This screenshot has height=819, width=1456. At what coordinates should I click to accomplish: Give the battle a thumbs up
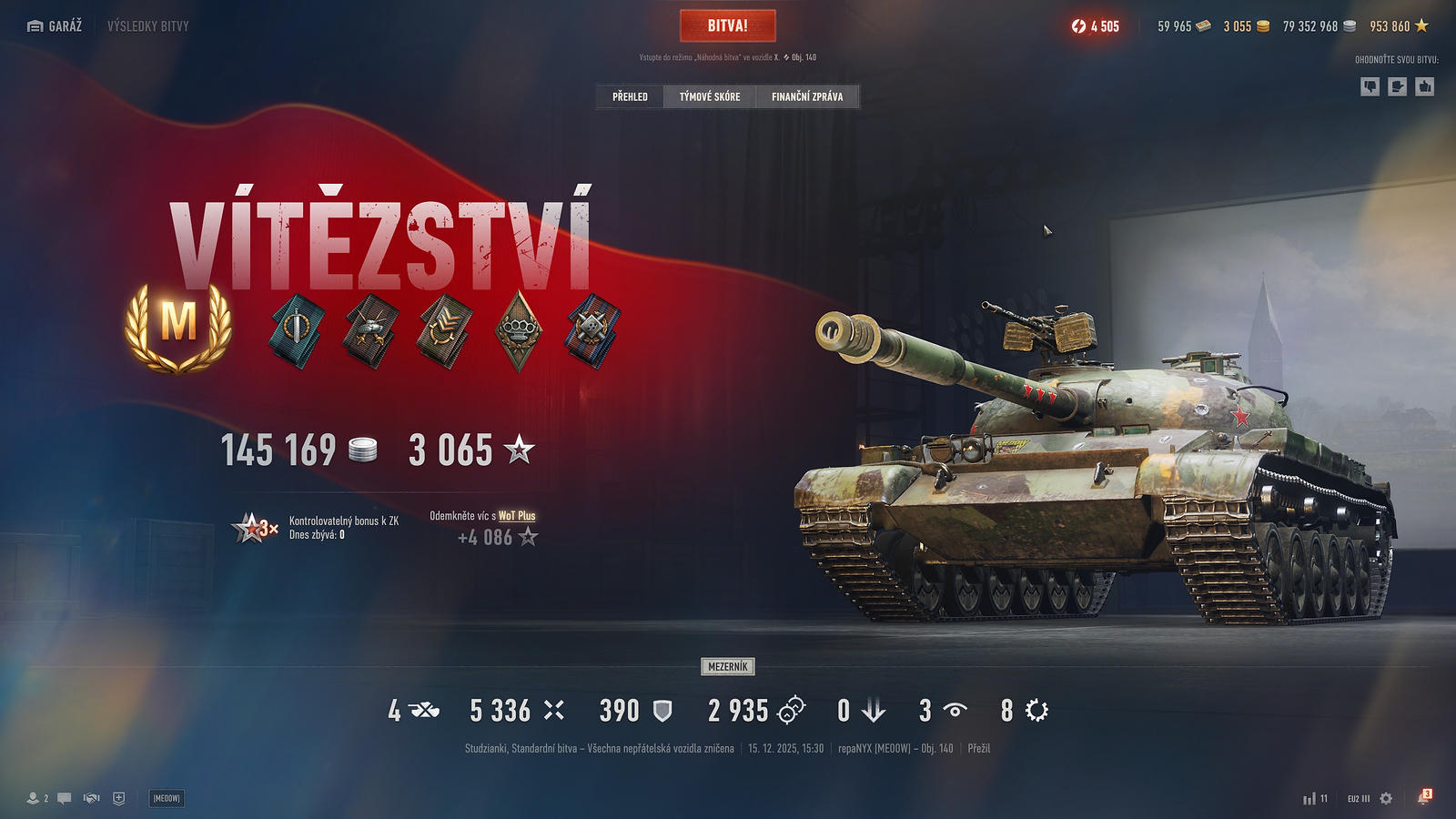(1425, 86)
